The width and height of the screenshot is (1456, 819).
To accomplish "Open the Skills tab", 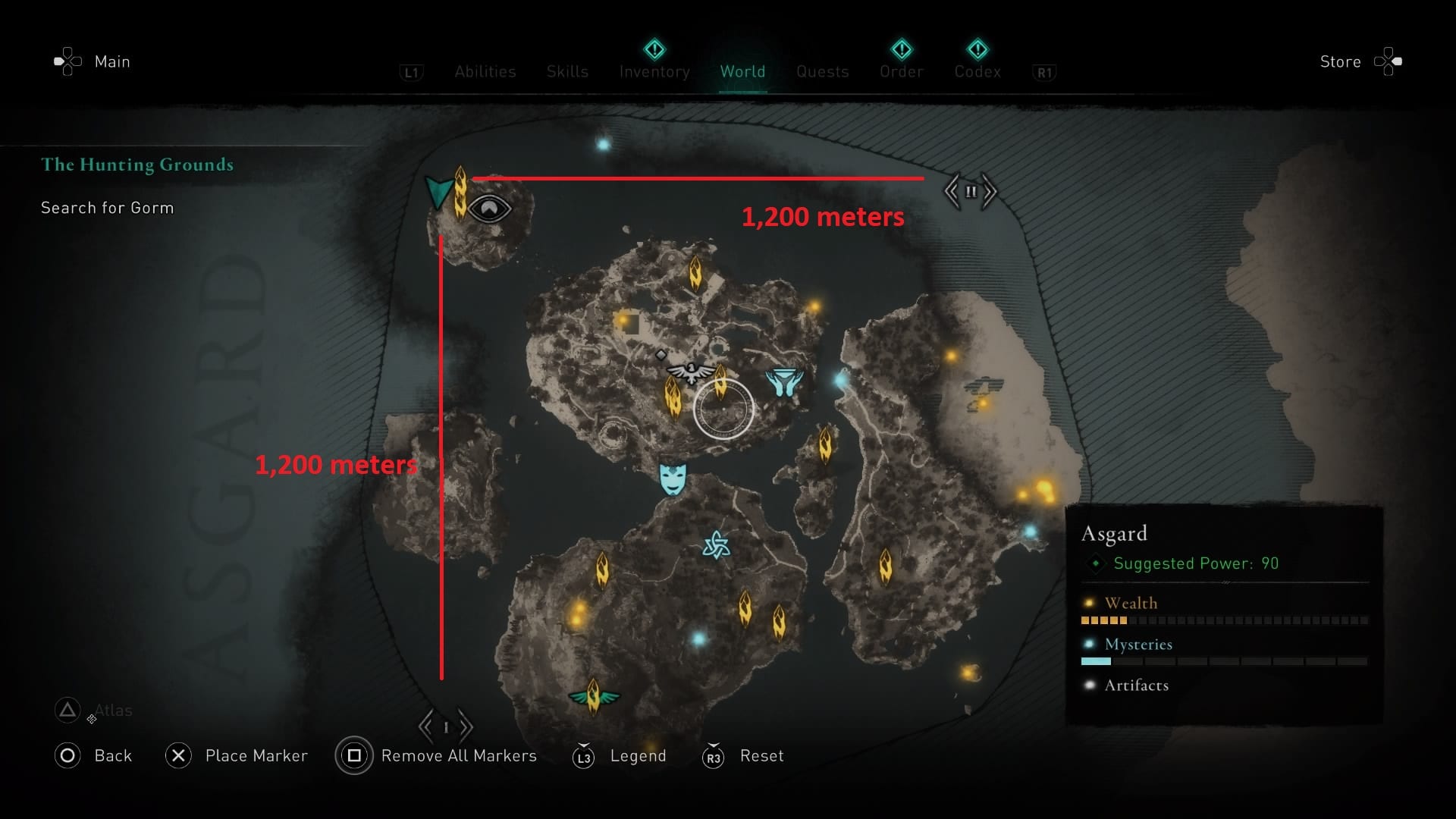I will (x=567, y=71).
